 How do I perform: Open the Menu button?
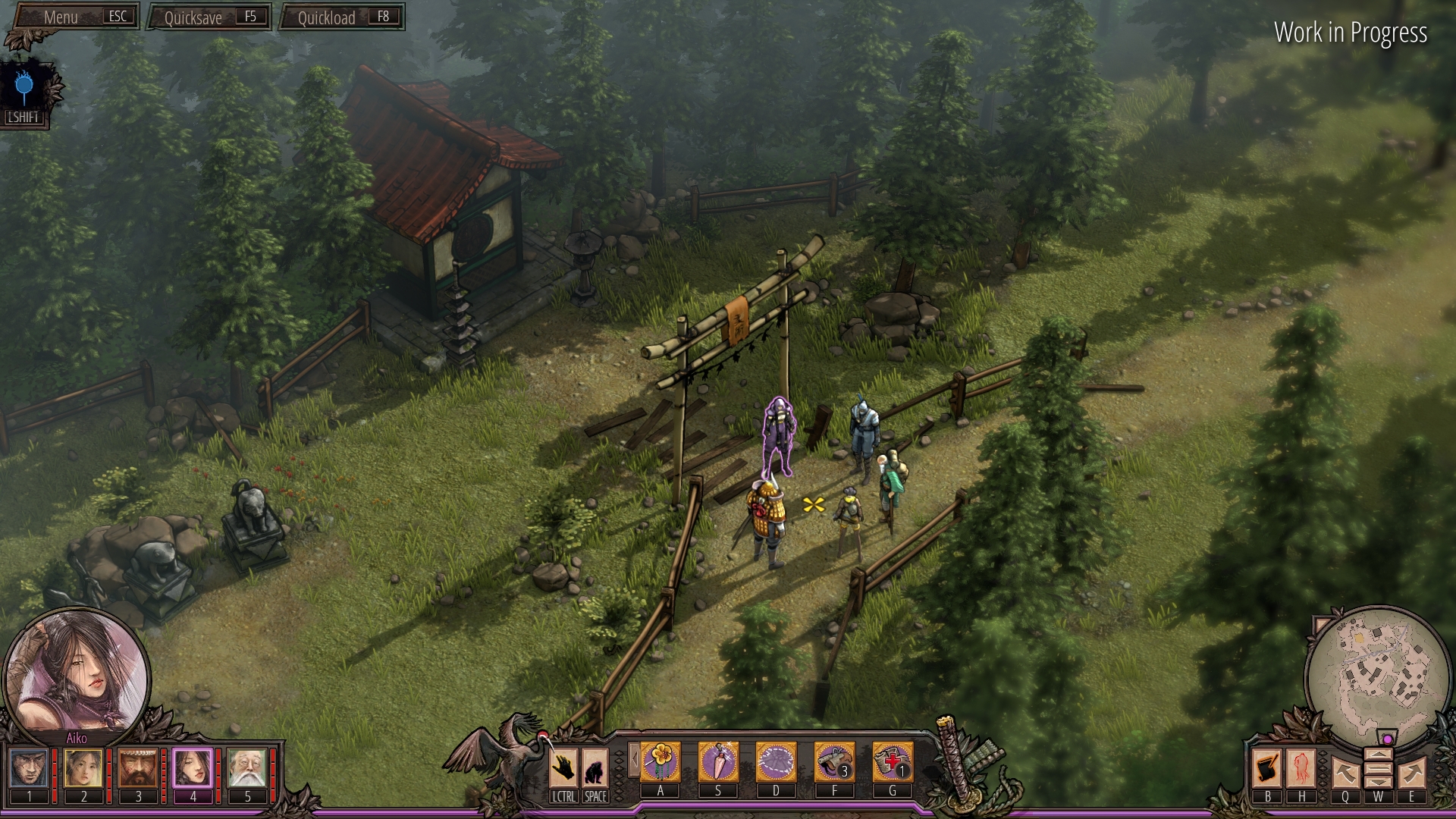pos(74,17)
